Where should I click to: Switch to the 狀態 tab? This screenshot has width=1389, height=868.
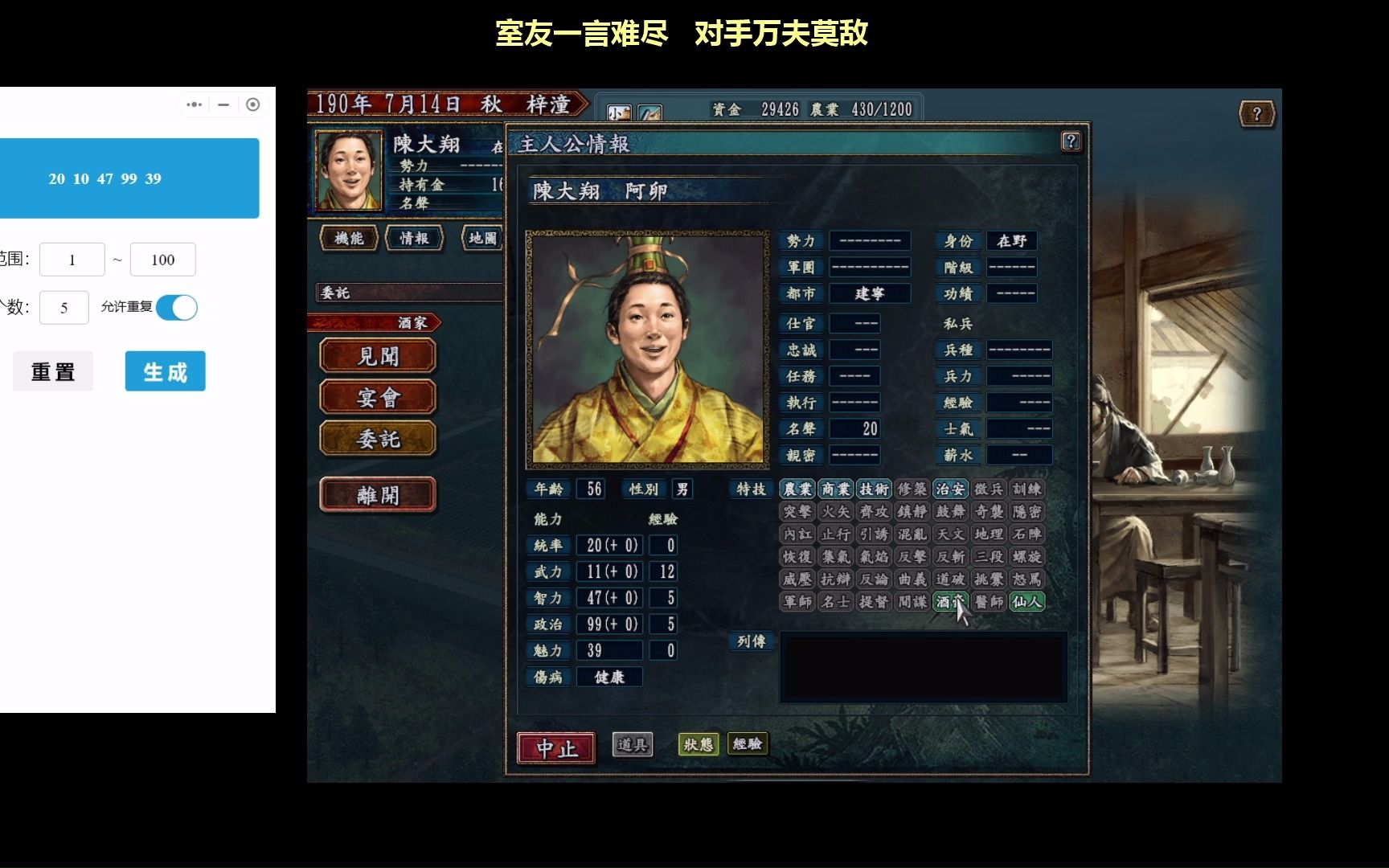(699, 745)
